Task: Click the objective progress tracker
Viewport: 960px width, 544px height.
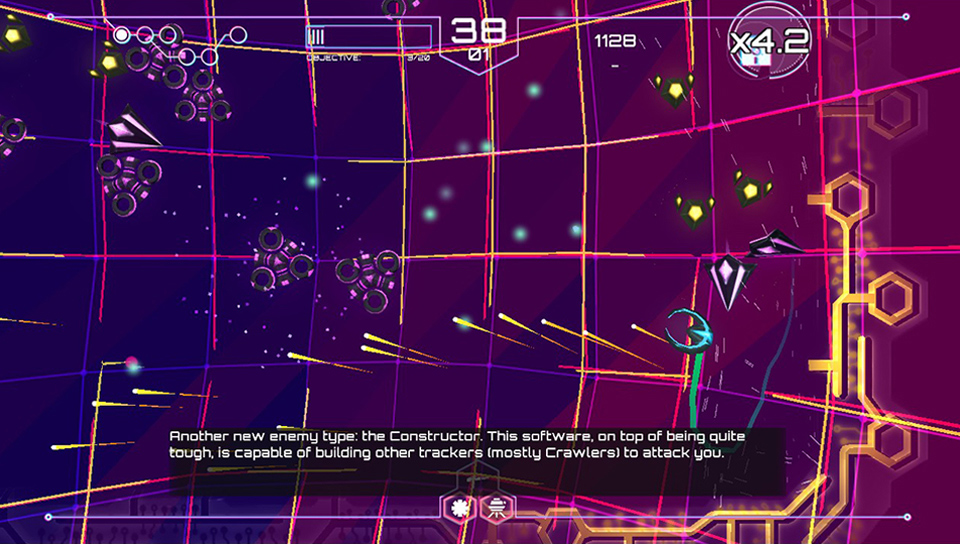Action: 368,40
